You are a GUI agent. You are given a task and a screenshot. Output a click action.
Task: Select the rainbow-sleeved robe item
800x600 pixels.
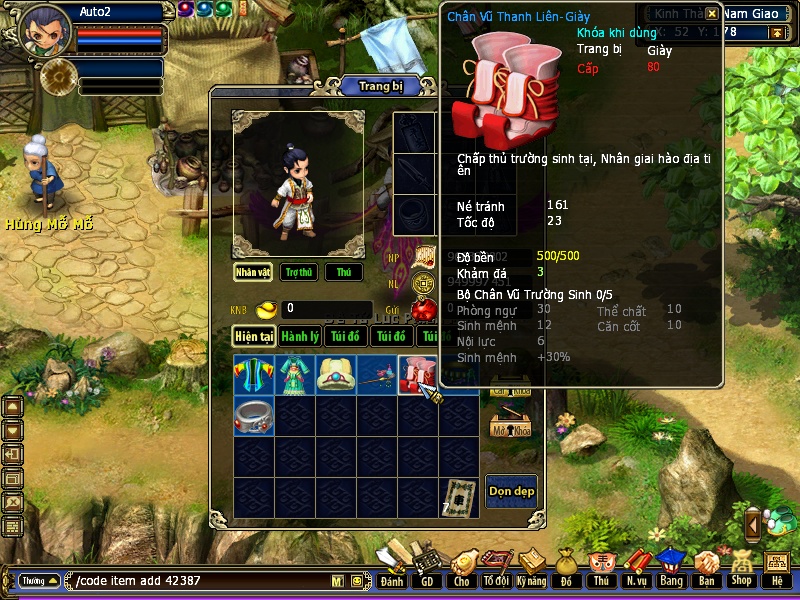tap(254, 374)
